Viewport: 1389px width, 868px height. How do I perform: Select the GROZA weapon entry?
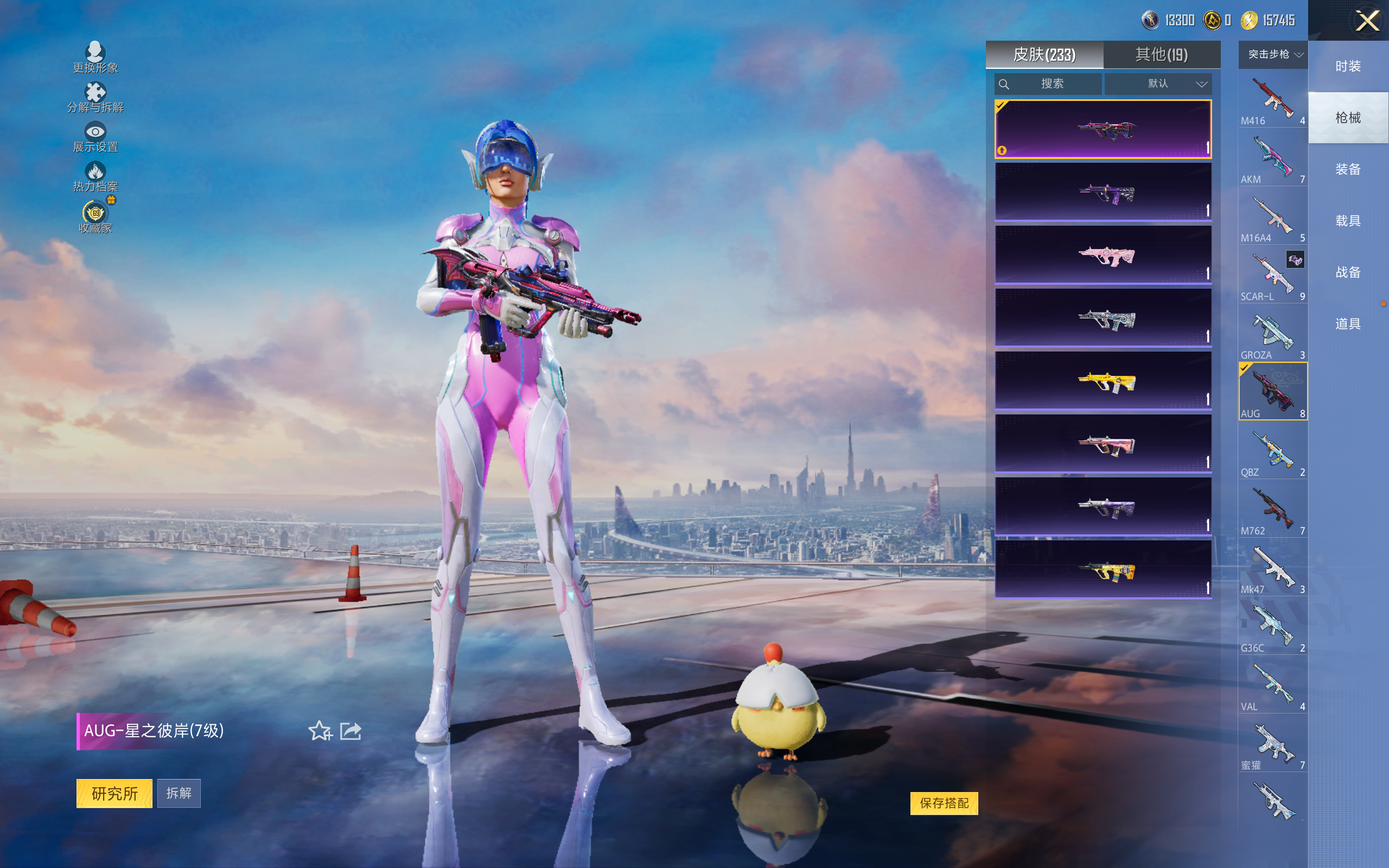coord(1272,335)
